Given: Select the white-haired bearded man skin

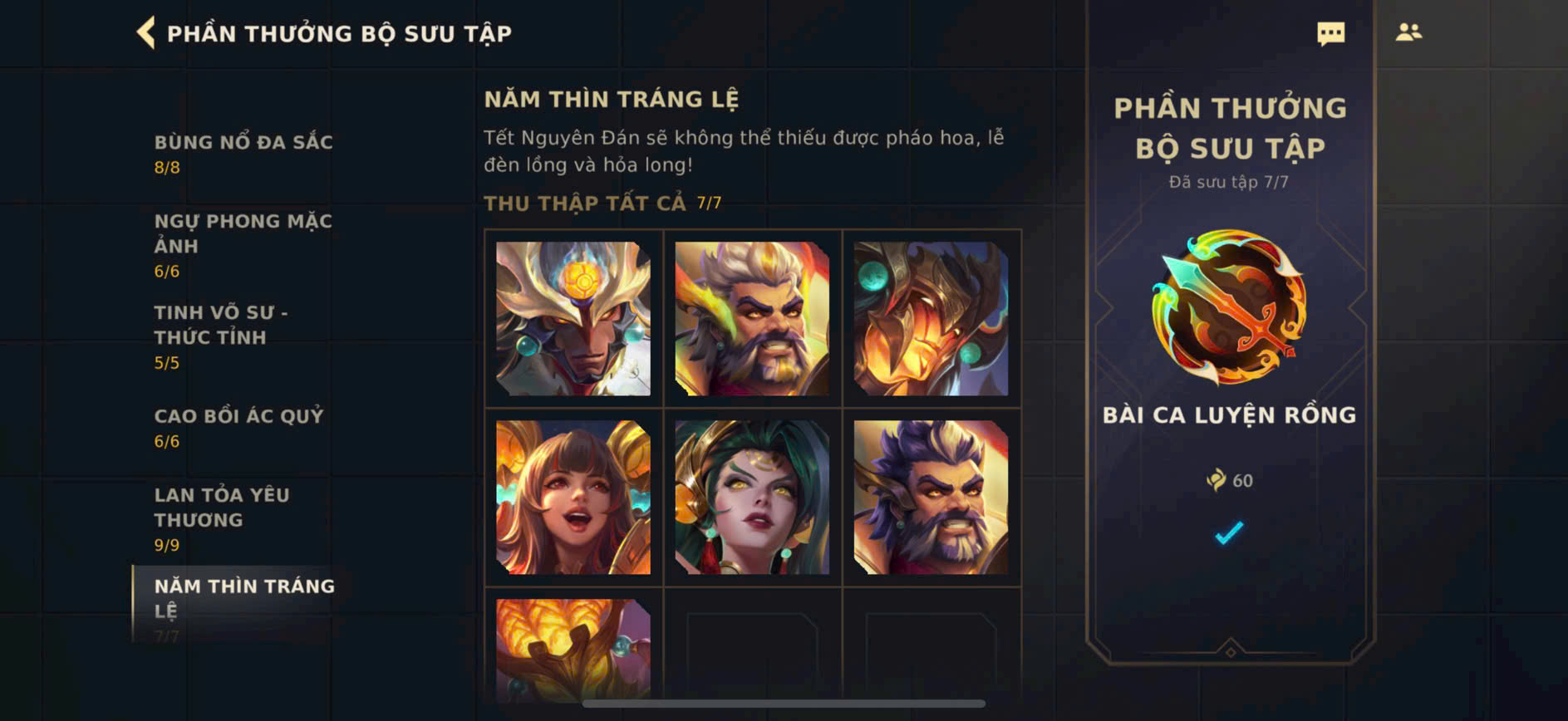Looking at the screenshot, I should click(752, 318).
